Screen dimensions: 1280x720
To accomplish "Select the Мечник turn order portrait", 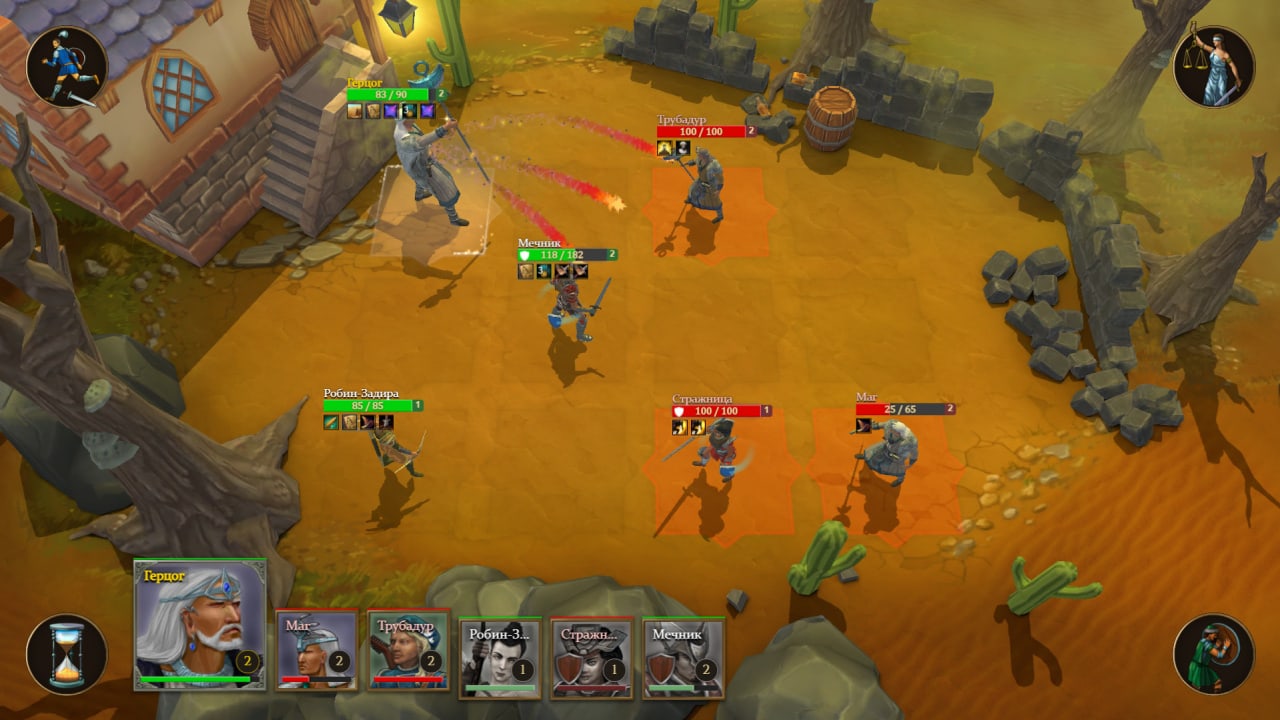I will (684, 657).
